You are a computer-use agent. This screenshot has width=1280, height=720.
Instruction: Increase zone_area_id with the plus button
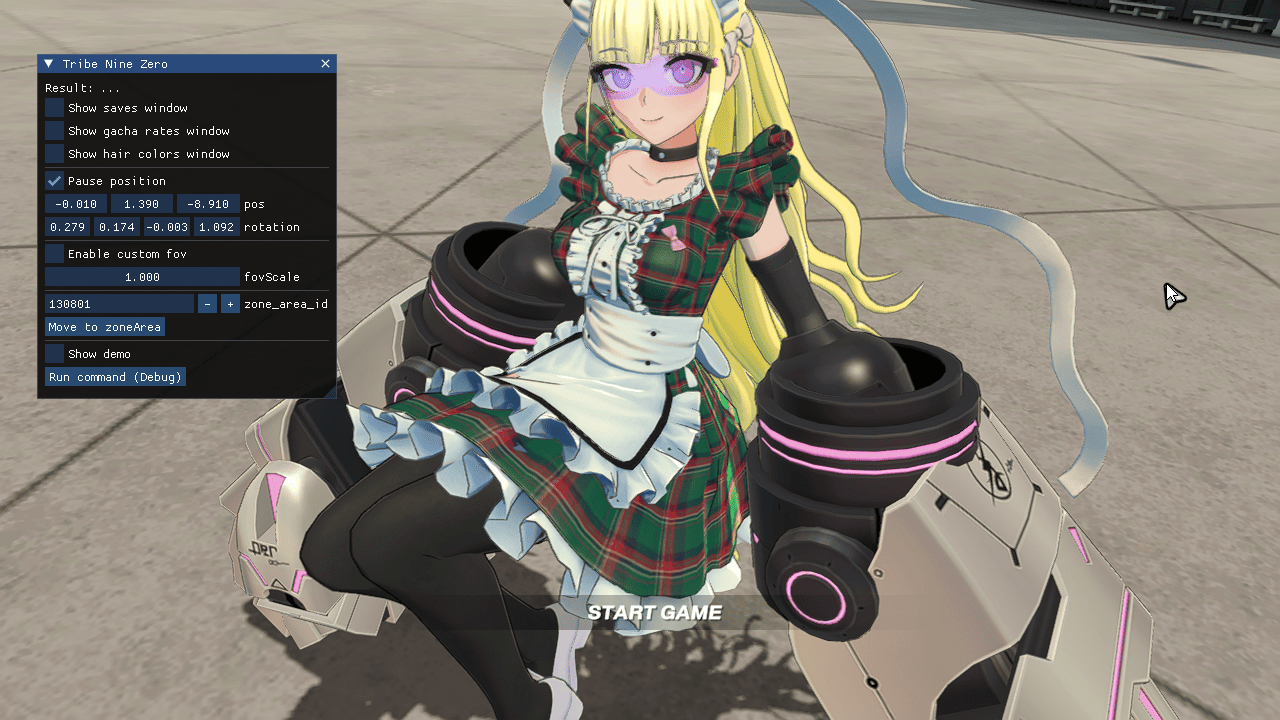[x=230, y=303]
